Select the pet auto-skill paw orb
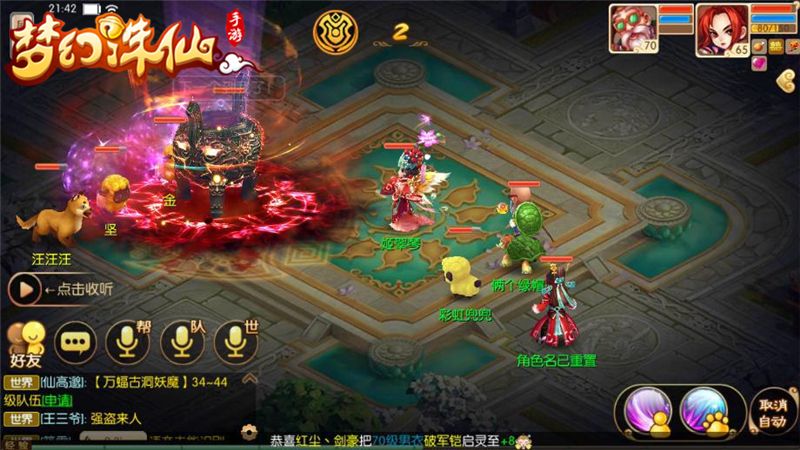Viewport: 800px width, 450px height. point(706,411)
